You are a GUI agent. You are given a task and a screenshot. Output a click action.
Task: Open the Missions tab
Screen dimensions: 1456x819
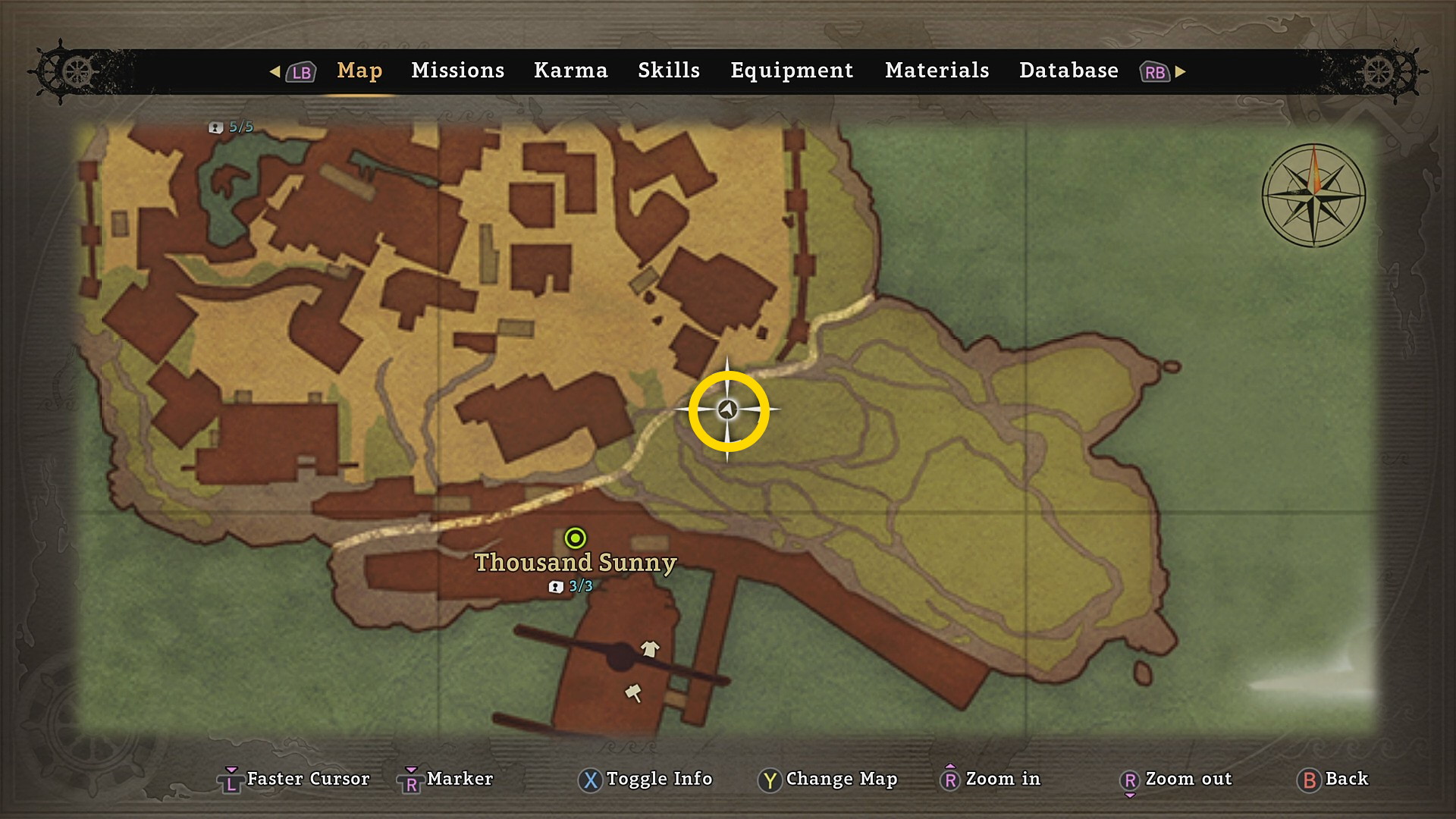[x=457, y=71]
